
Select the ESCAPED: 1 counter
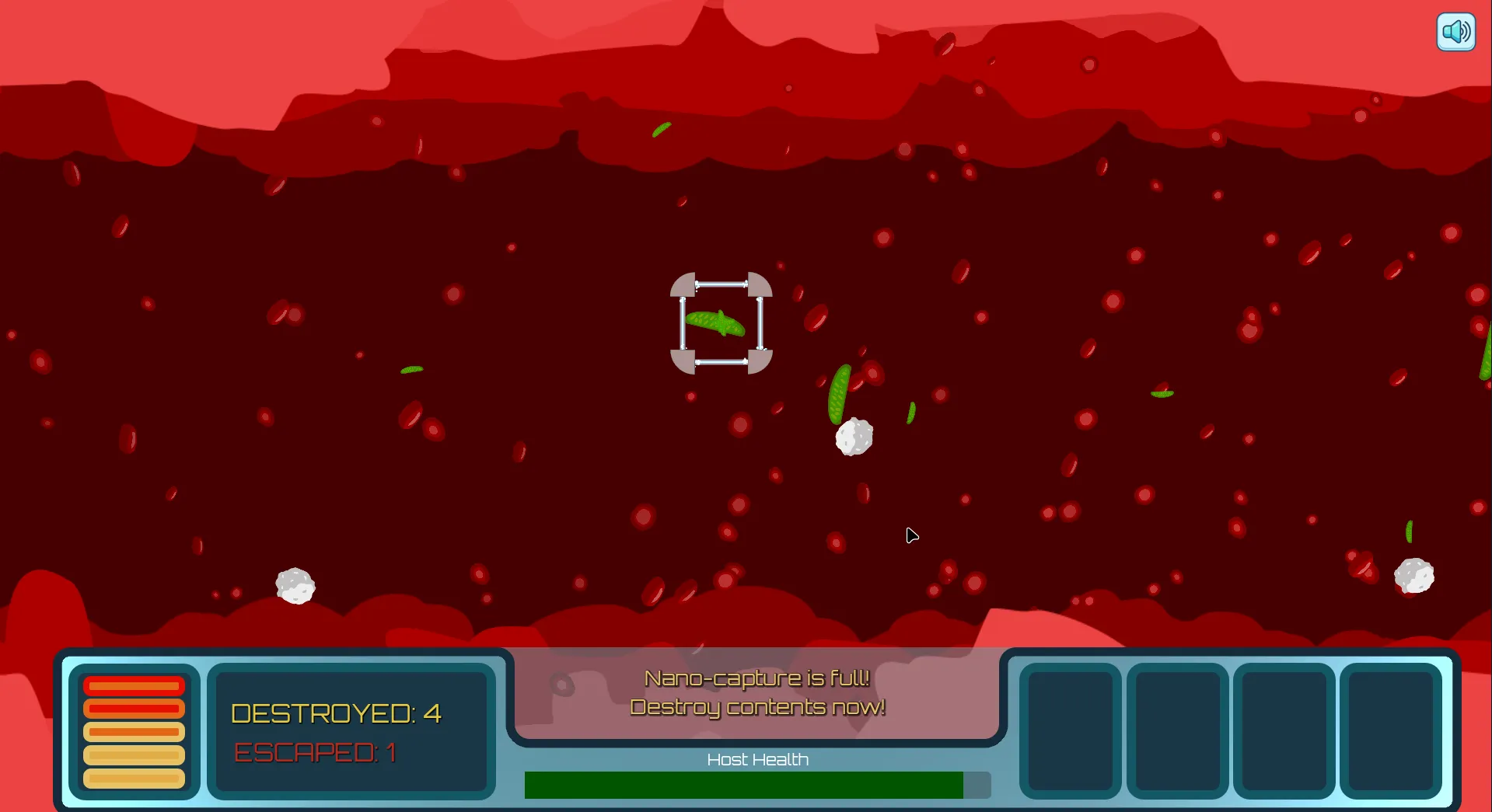314,752
